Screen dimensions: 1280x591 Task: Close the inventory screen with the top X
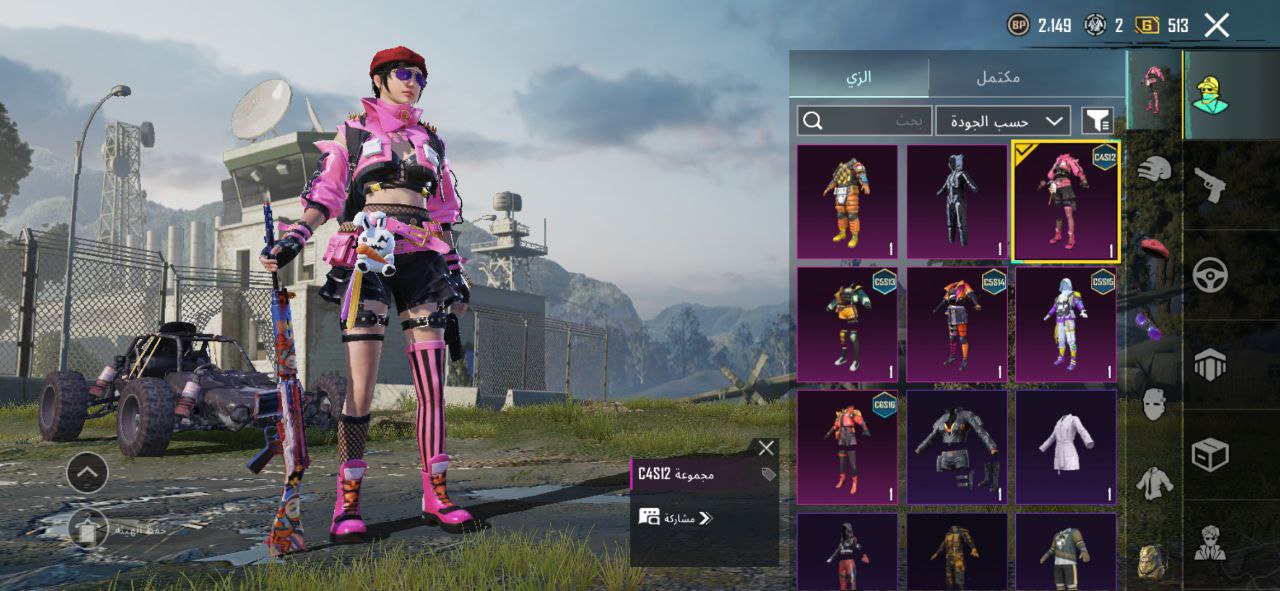pyautogui.click(x=1216, y=25)
